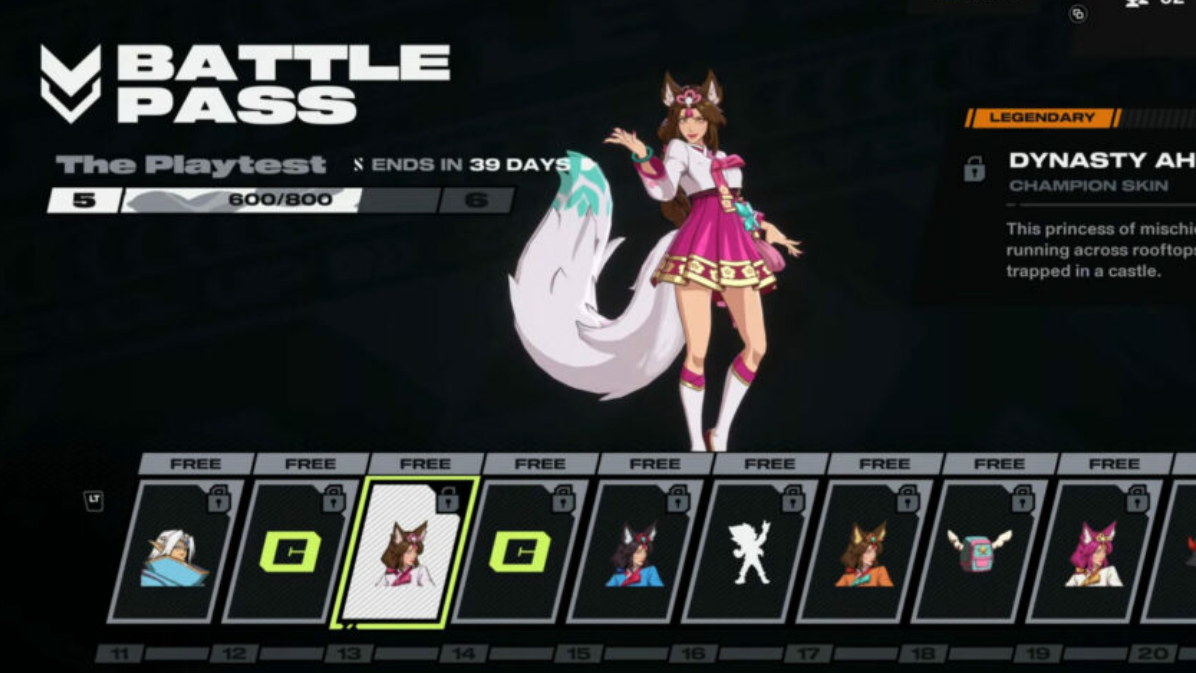This screenshot has height=673, width=1196.
Task: Select the tier 12 green coin reward
Action: [x=291, y=552]
